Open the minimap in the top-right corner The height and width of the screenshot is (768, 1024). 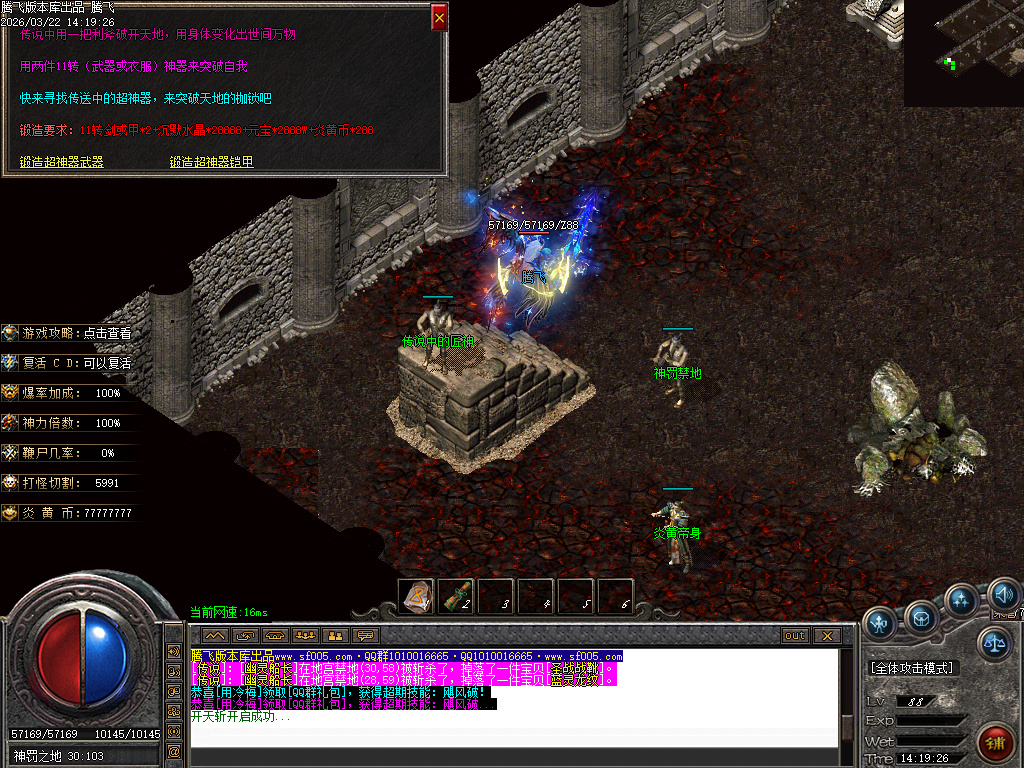(964, 52)
